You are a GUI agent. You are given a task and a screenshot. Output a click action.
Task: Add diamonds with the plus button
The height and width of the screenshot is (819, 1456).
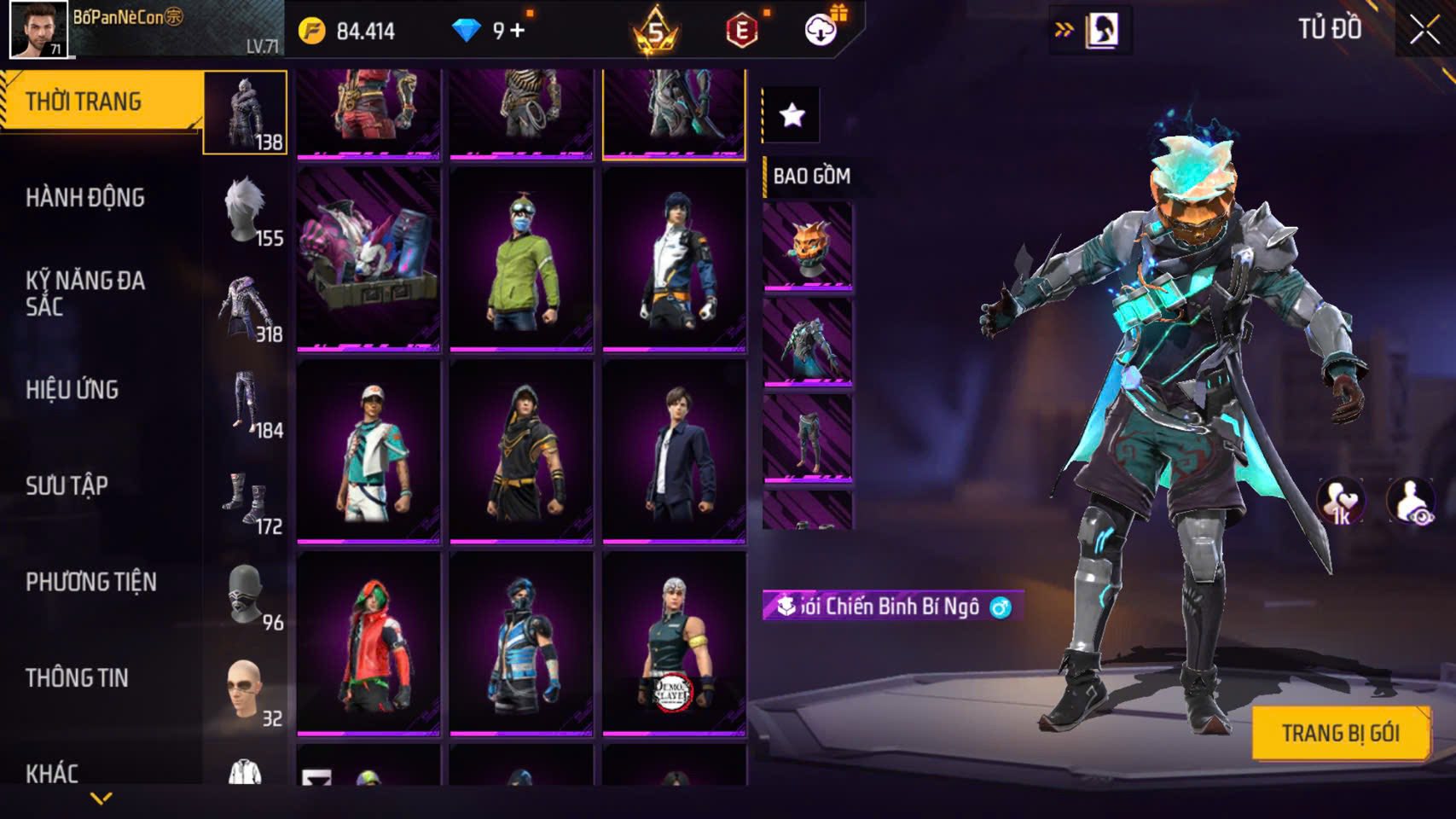(x=518, y=32)
